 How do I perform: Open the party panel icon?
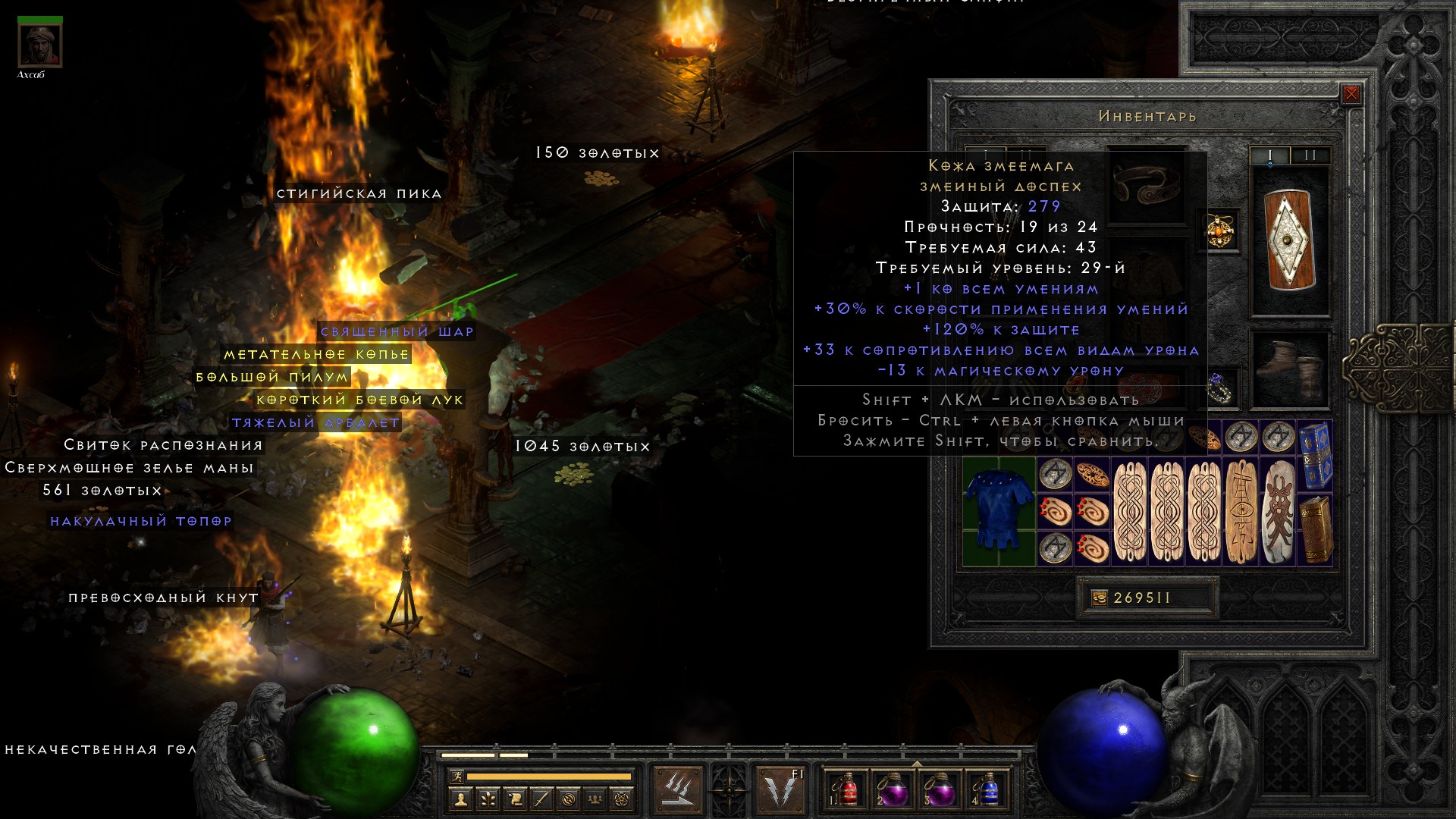pyautogui.click(x=595, y=799)
